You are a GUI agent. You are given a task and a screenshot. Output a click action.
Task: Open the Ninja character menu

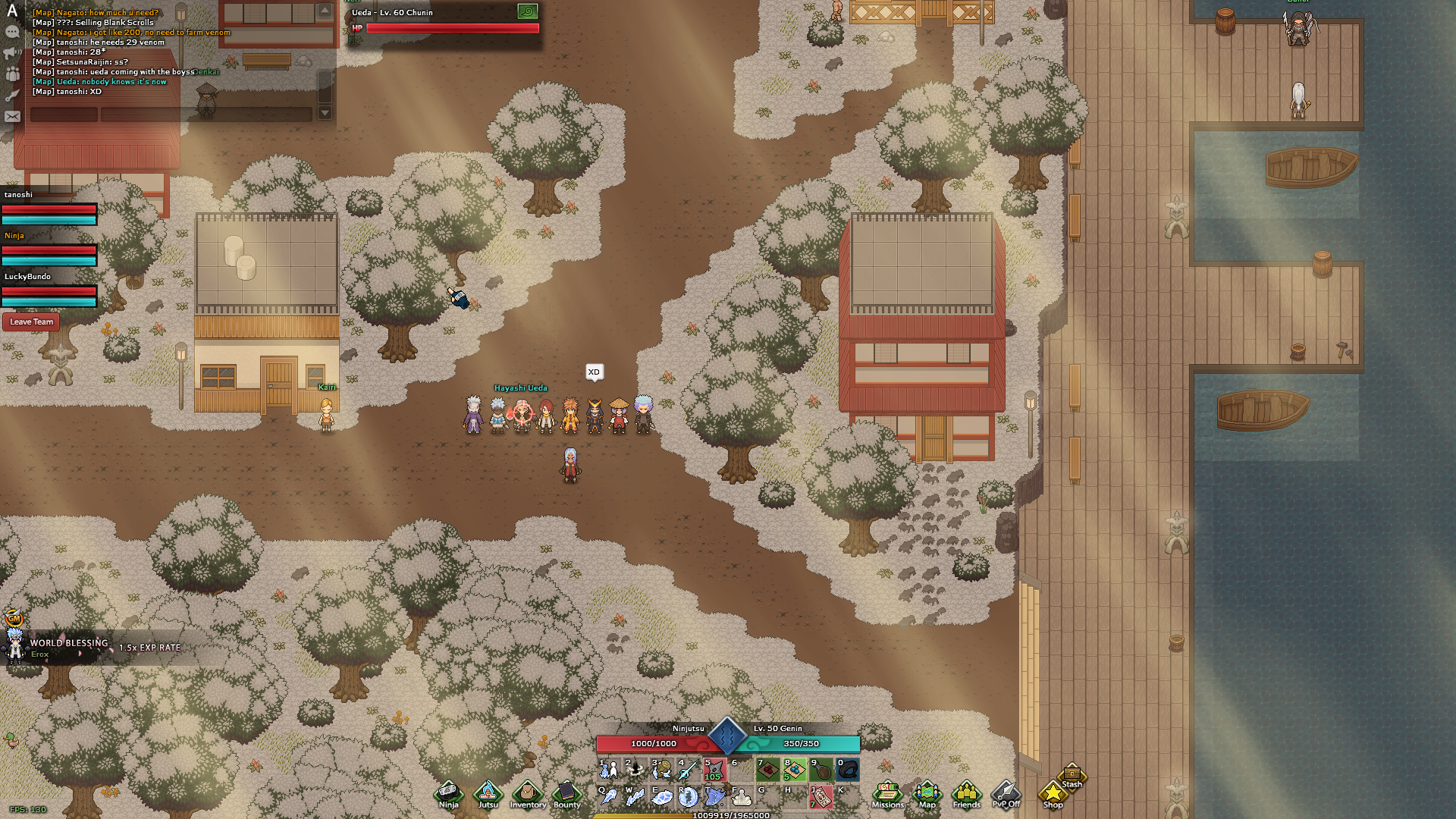point(448,795)
